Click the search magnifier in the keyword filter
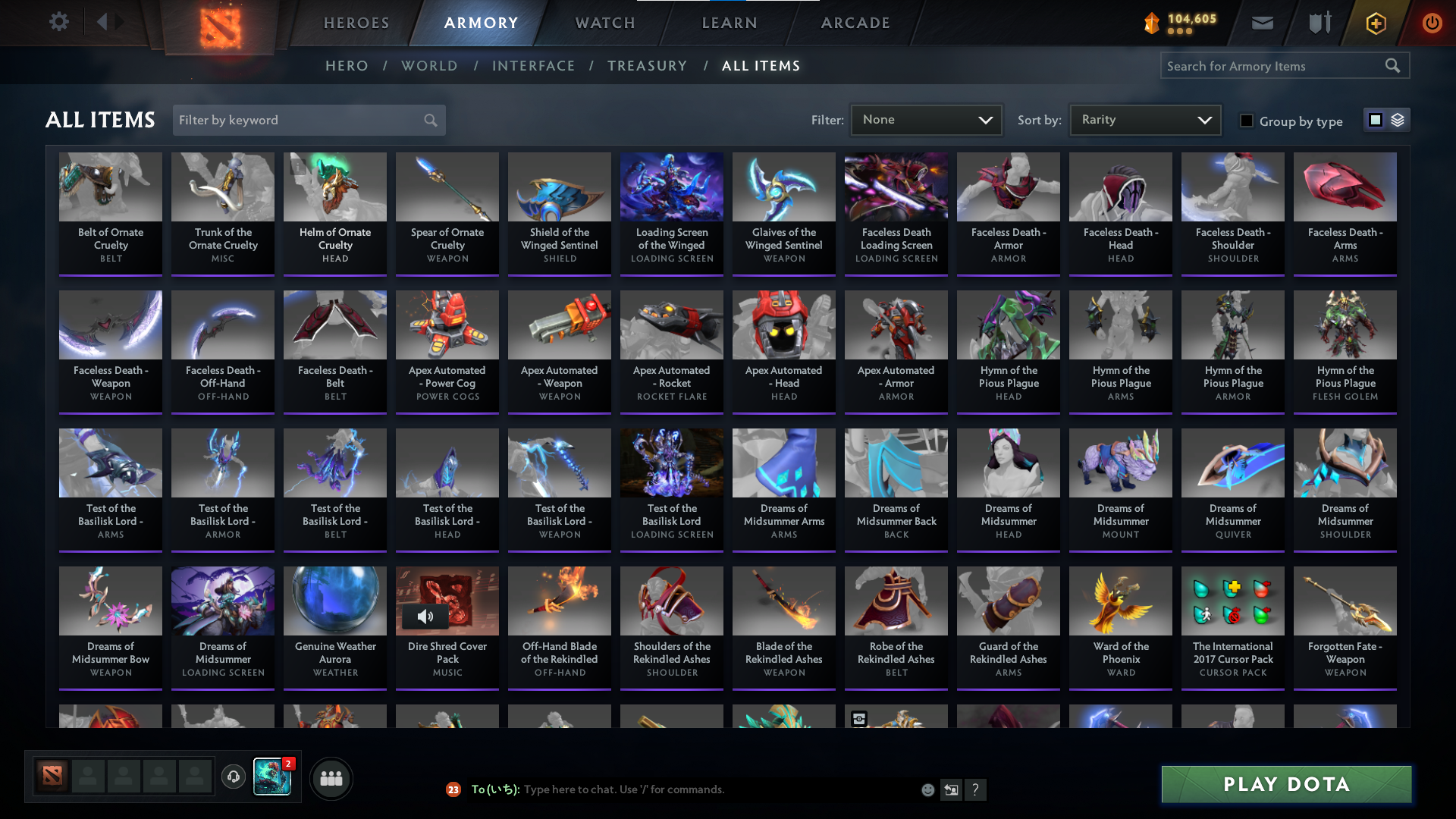The width and height of the screenshot is (1456, 819). coord(429,120)
